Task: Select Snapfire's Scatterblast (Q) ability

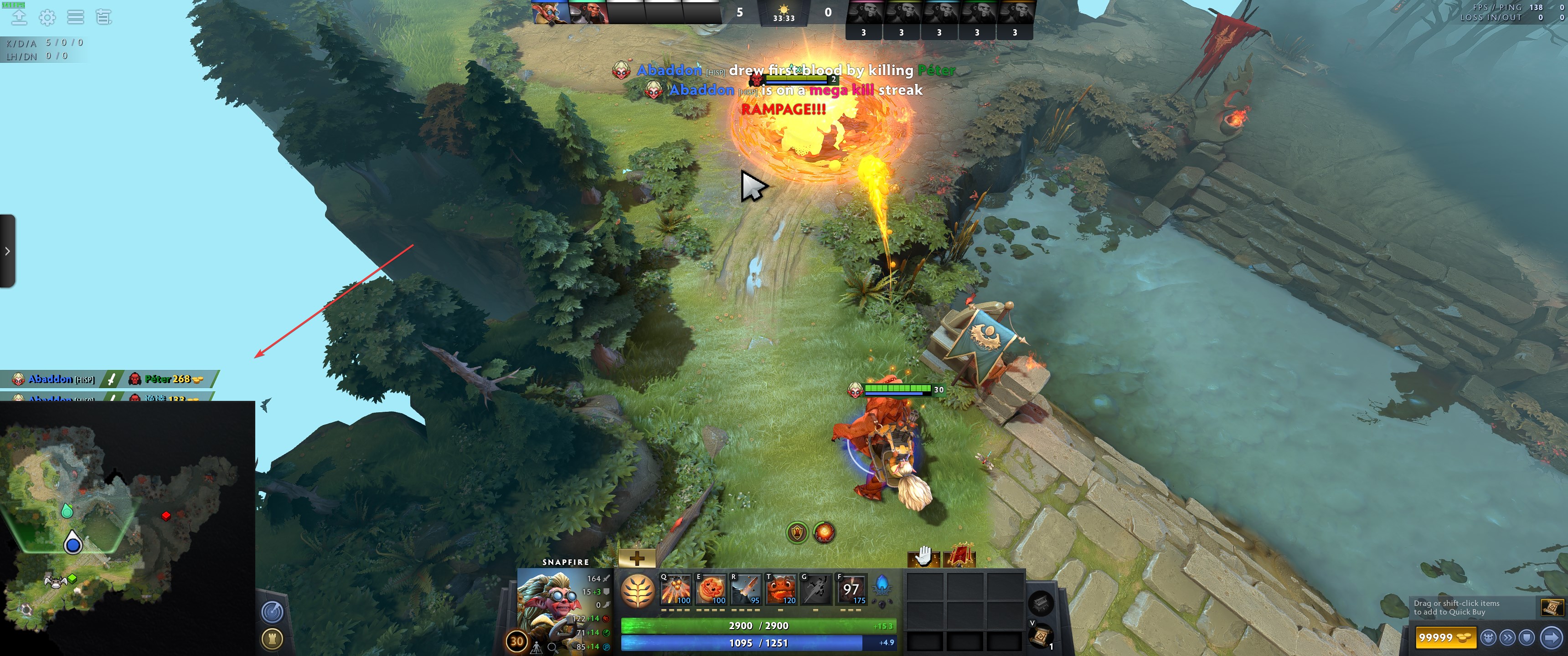Action: coord(676,589)
